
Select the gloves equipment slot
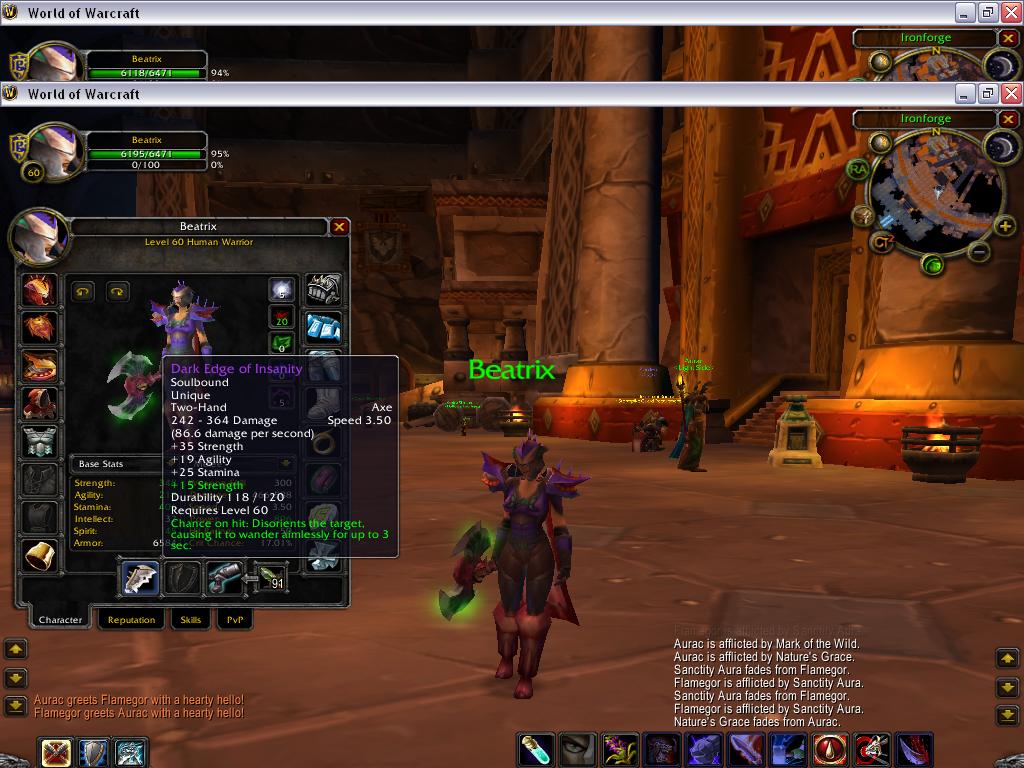(323, 290)
